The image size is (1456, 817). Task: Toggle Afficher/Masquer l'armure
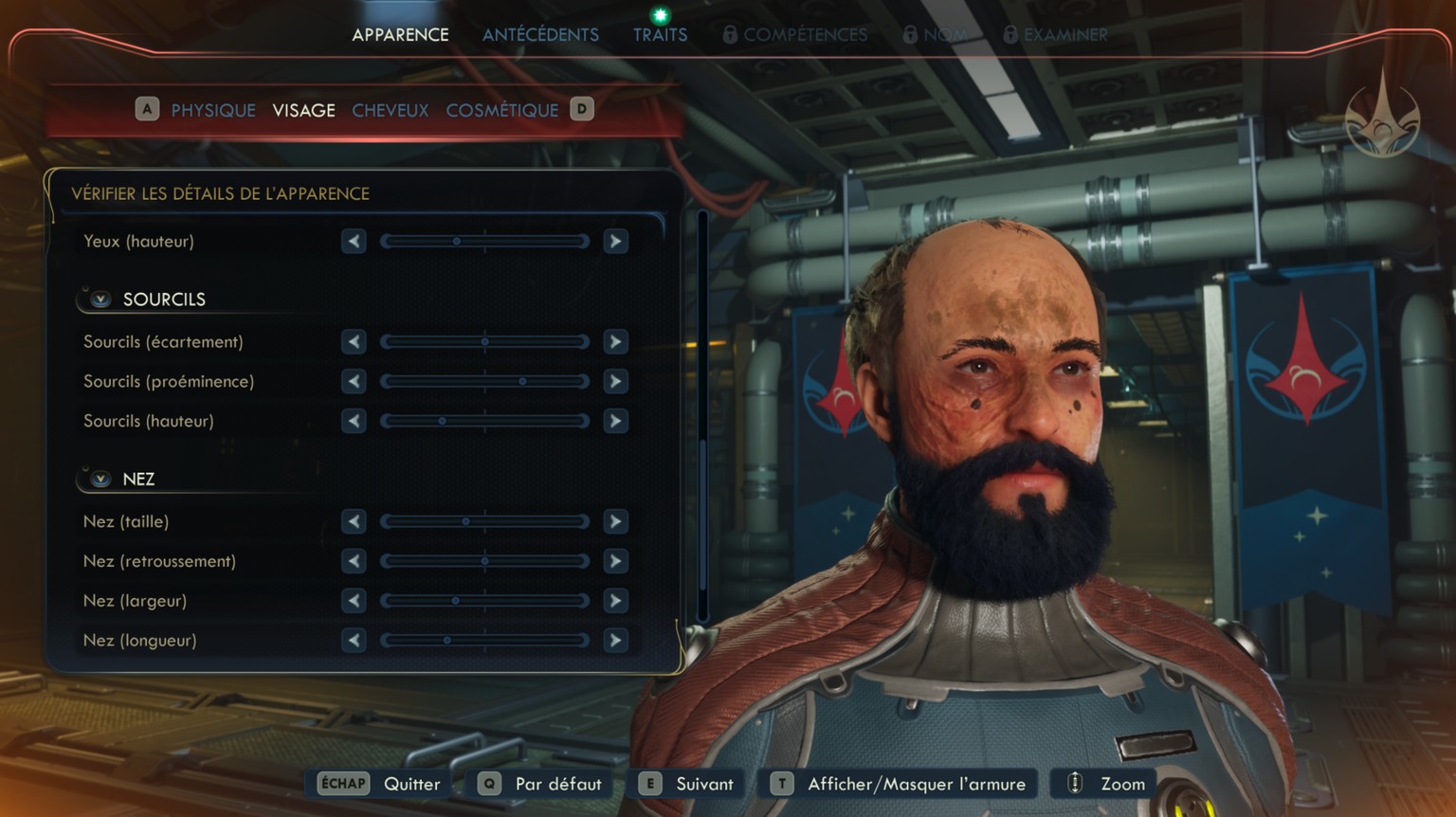[x=916, y=784]
